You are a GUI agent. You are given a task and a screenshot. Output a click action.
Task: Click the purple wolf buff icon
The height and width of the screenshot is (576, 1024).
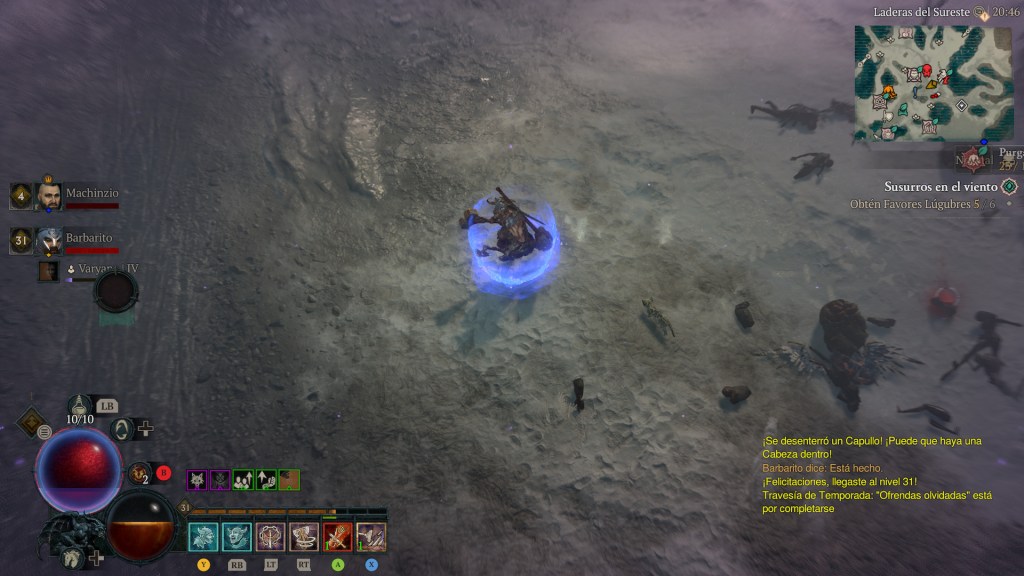tap(197, 480)
